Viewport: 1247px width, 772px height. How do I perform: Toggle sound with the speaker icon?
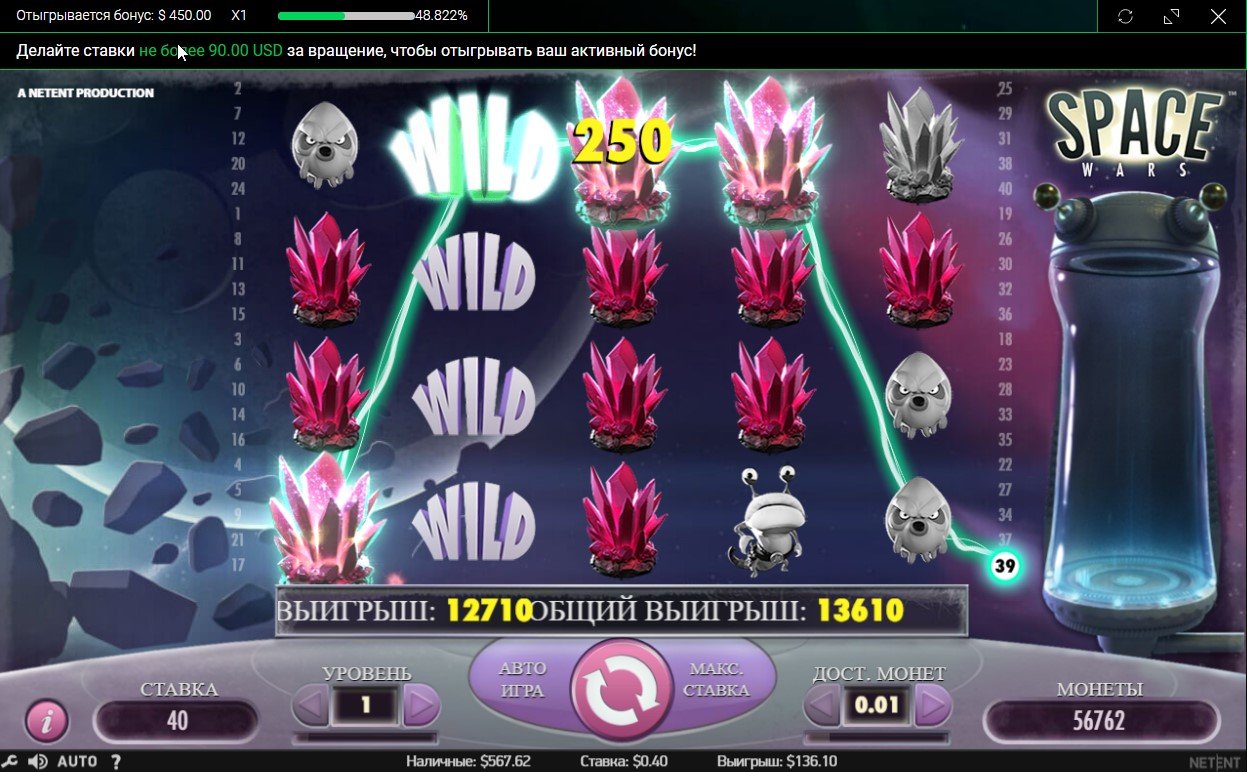tap(38, 761)
